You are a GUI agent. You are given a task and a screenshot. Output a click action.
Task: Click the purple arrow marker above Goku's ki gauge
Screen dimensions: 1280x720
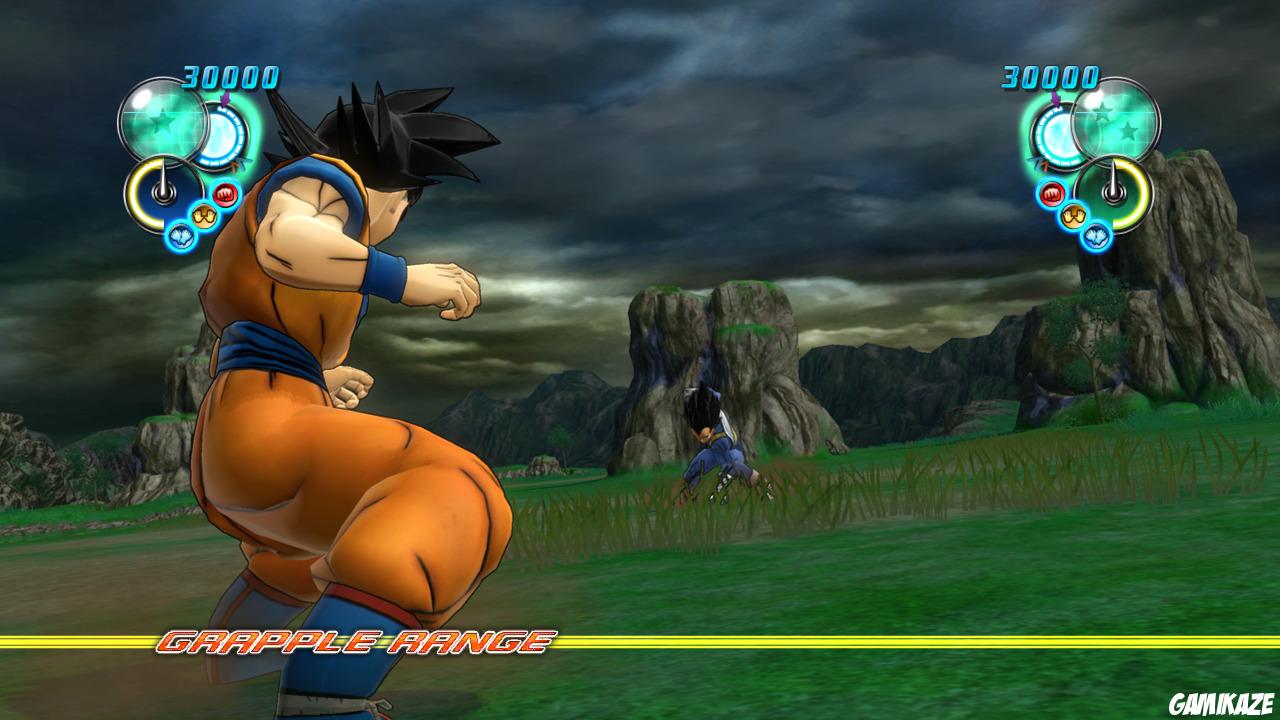tap(225, 98)
